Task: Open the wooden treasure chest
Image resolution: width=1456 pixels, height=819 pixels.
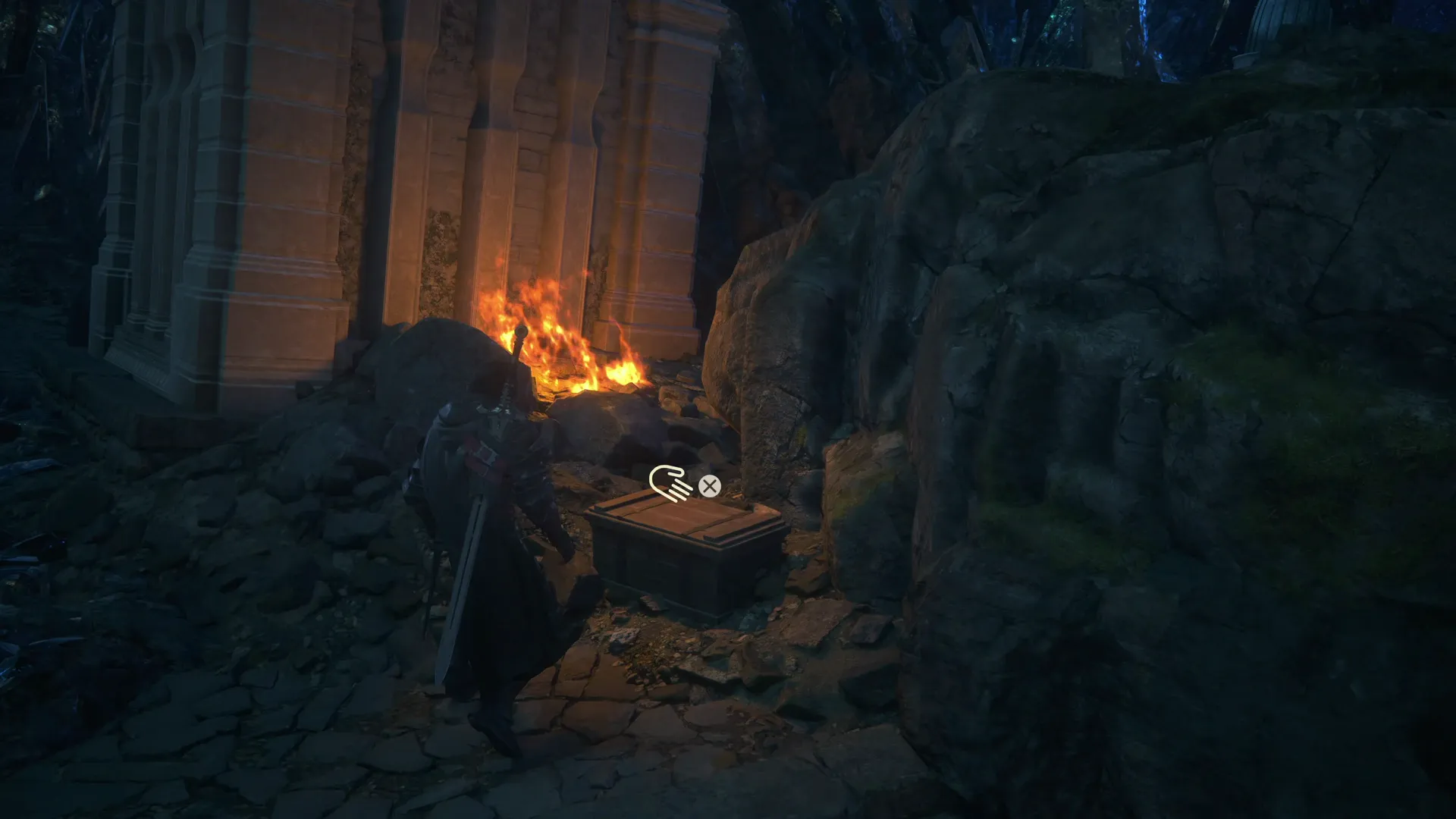Action: [682, 554]
